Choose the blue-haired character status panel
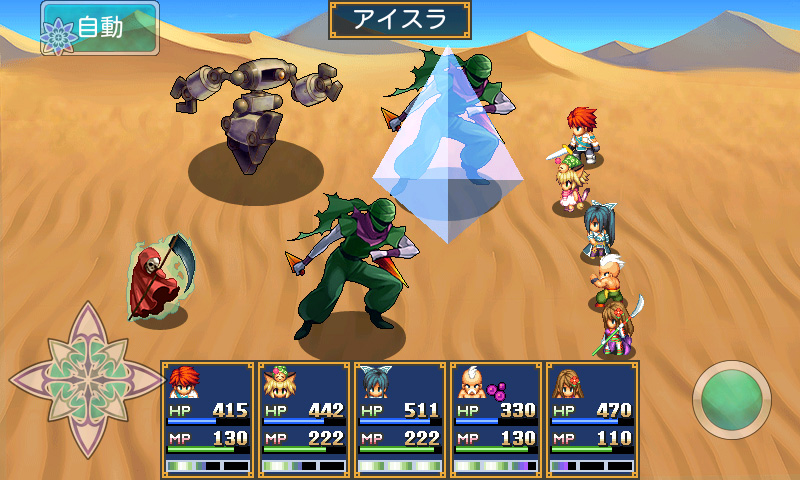The width and height of the screenshot is (800, 480). coord(400,418)
